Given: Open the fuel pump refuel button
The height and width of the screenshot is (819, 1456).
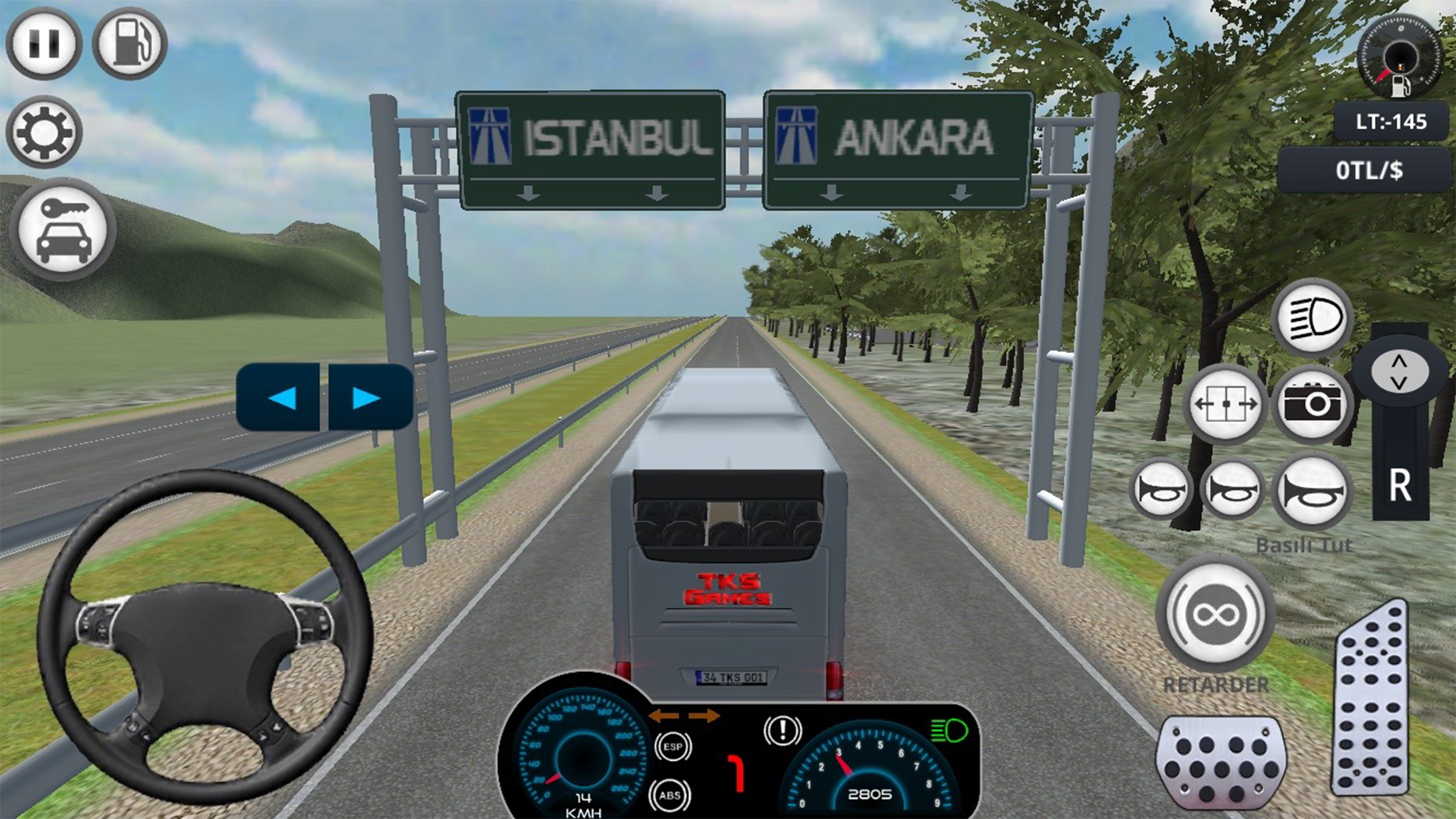Looking at the screenshot, I should point(130,44).
